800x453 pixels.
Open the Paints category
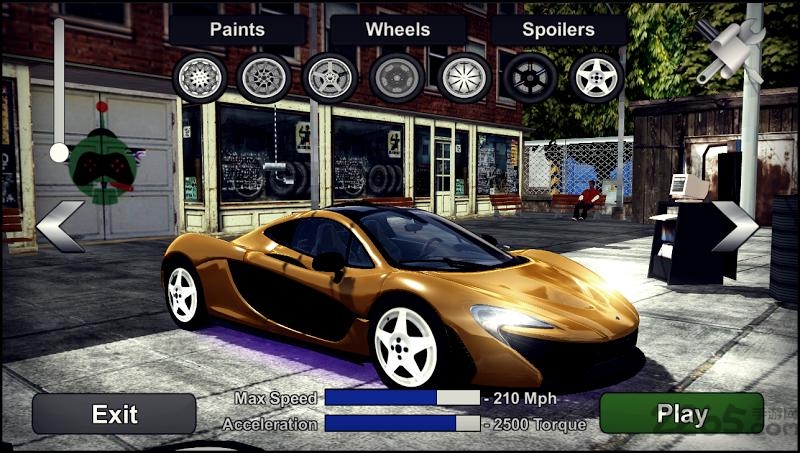point(238,30)
